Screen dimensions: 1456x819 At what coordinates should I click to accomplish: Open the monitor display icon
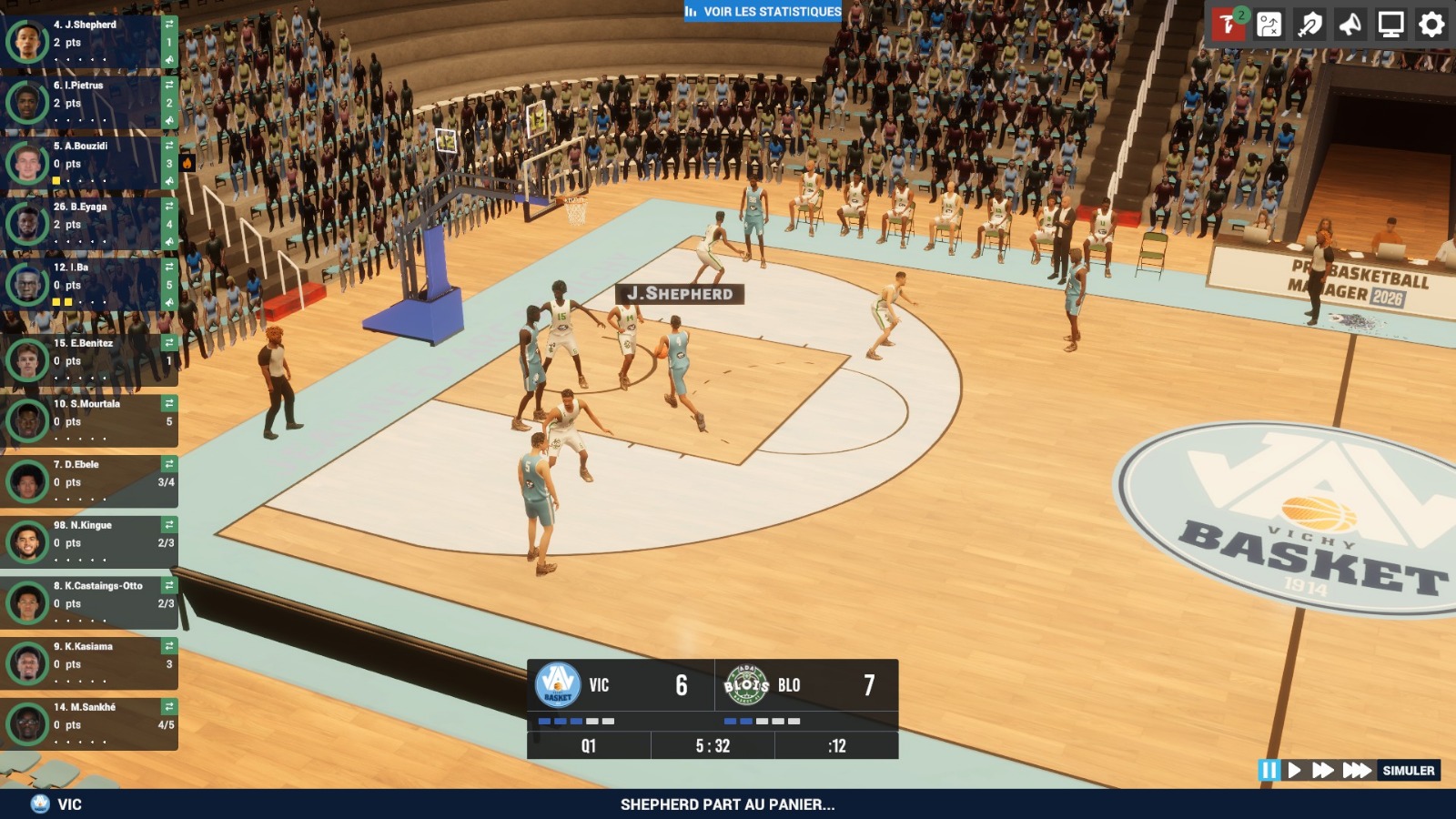point(1390,25)
